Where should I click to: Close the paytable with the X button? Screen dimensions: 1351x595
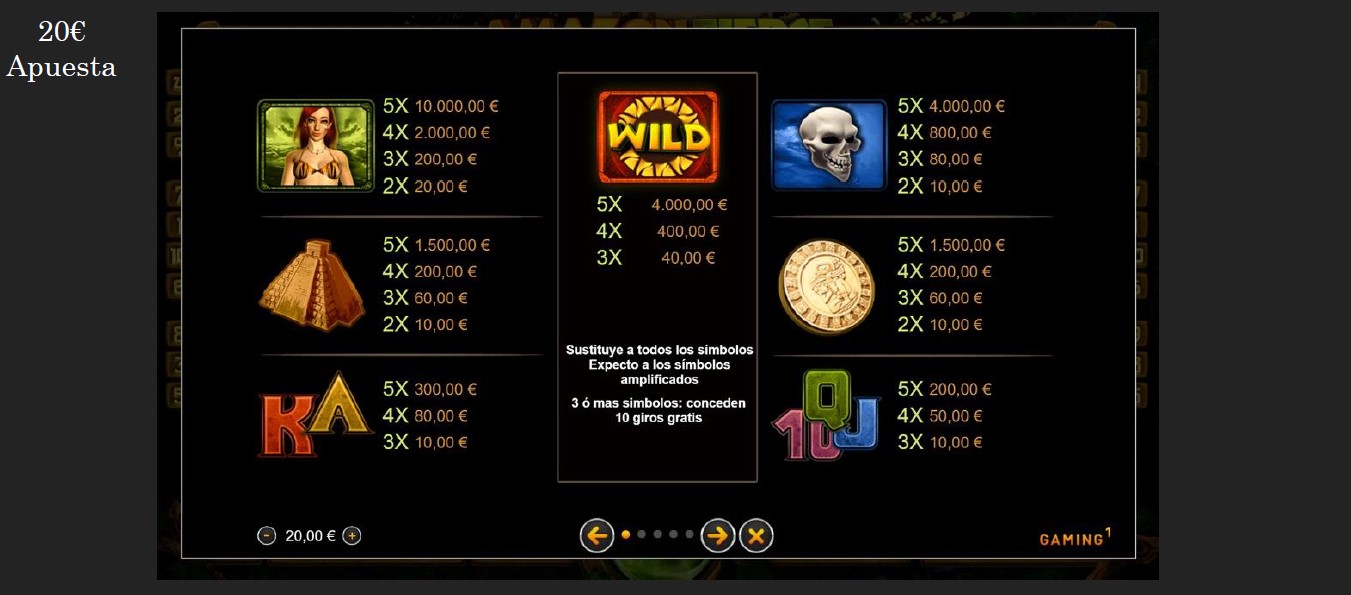(x=756, y=536)
